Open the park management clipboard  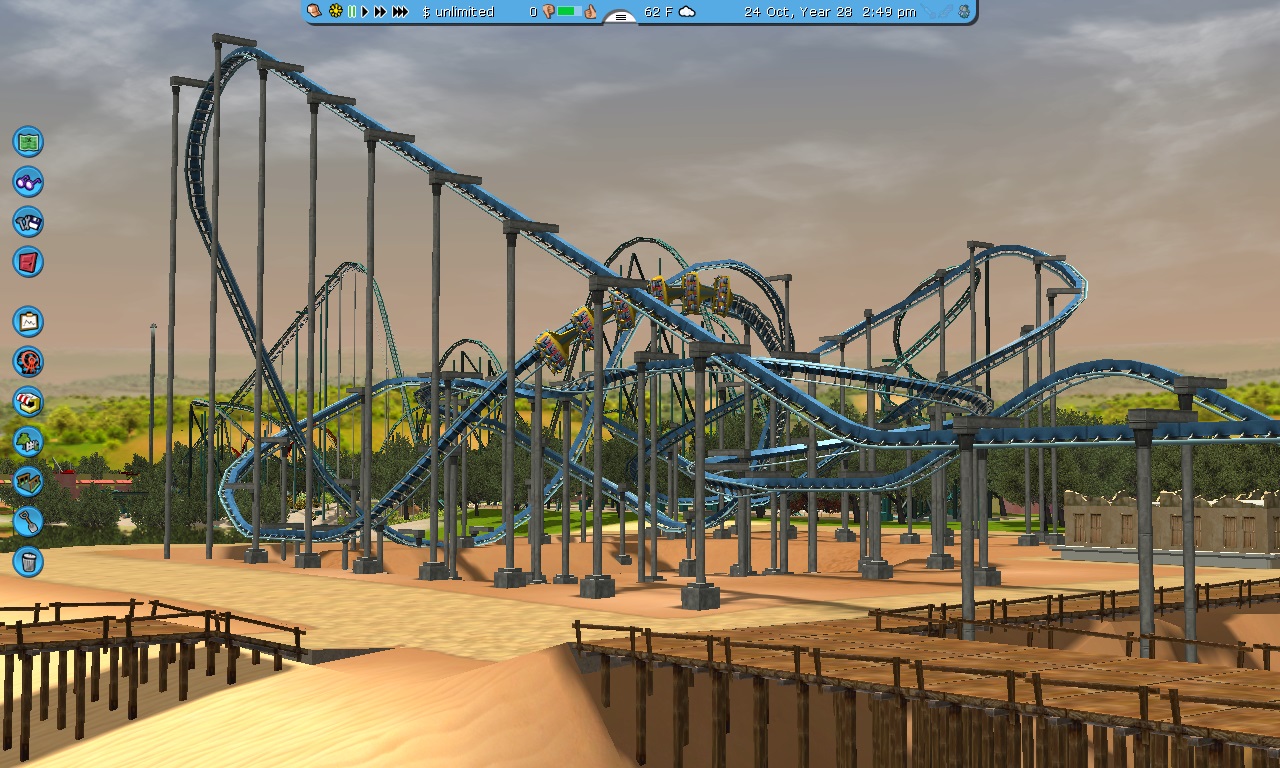pos(28,322)
